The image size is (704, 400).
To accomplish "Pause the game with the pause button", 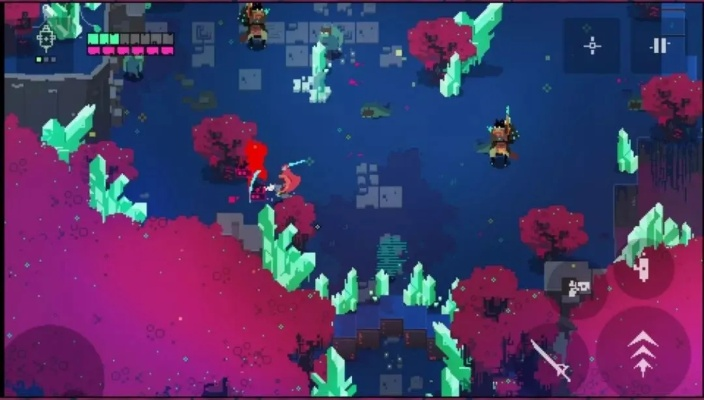I will coord(659,45).
